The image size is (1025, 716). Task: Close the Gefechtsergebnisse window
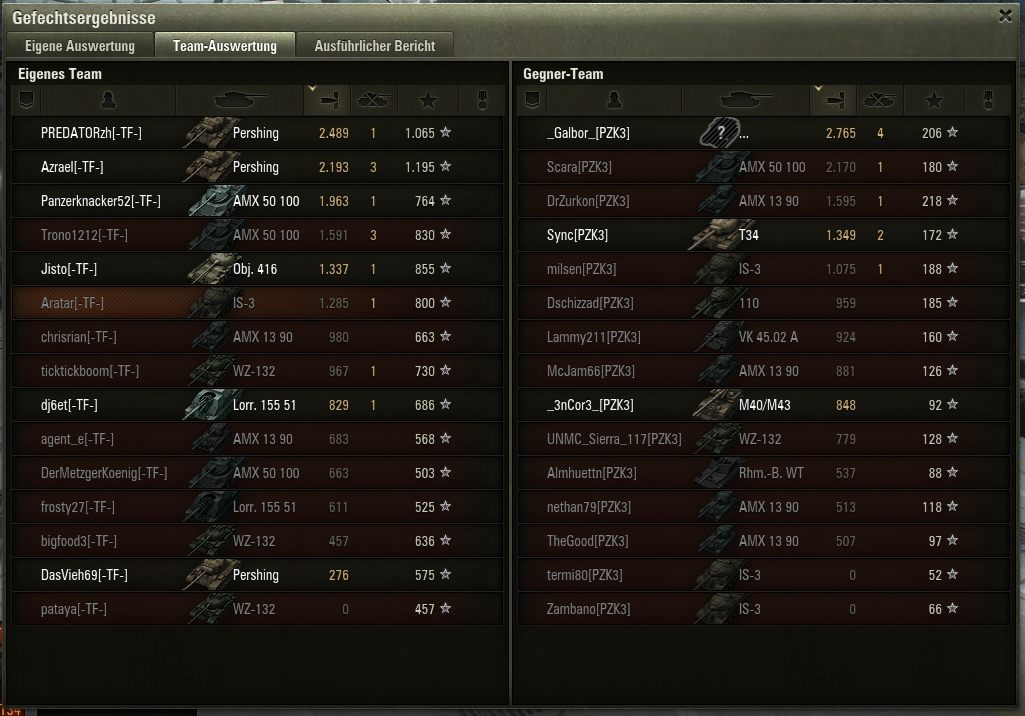[x=1005, y=15]
